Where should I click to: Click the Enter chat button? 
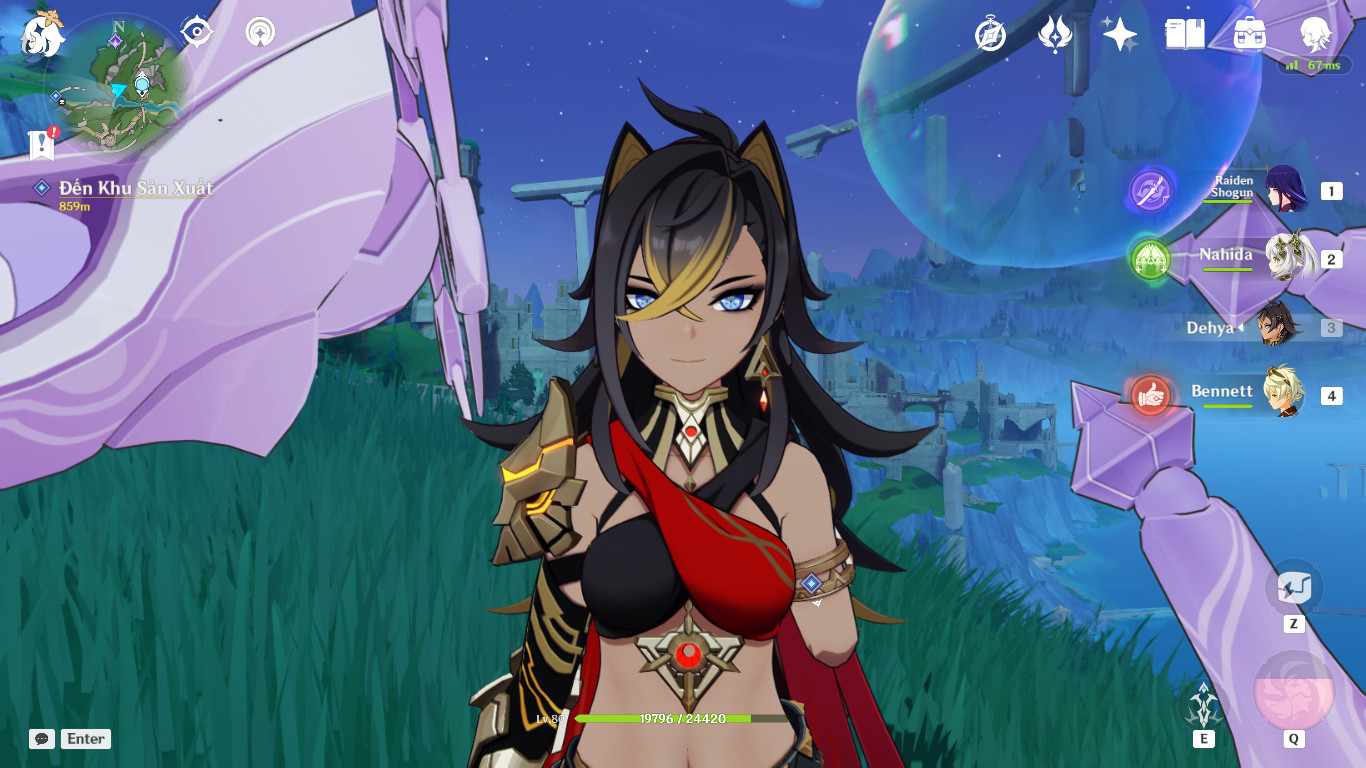click(x=85, y=739)
